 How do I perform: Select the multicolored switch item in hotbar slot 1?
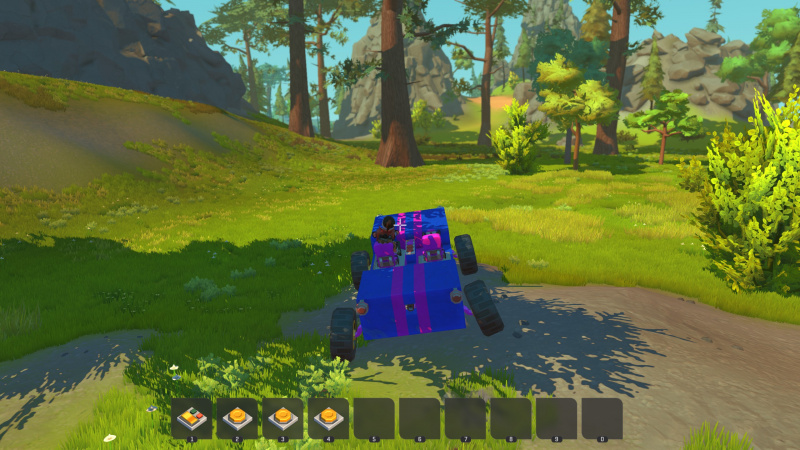click(191, 417)
